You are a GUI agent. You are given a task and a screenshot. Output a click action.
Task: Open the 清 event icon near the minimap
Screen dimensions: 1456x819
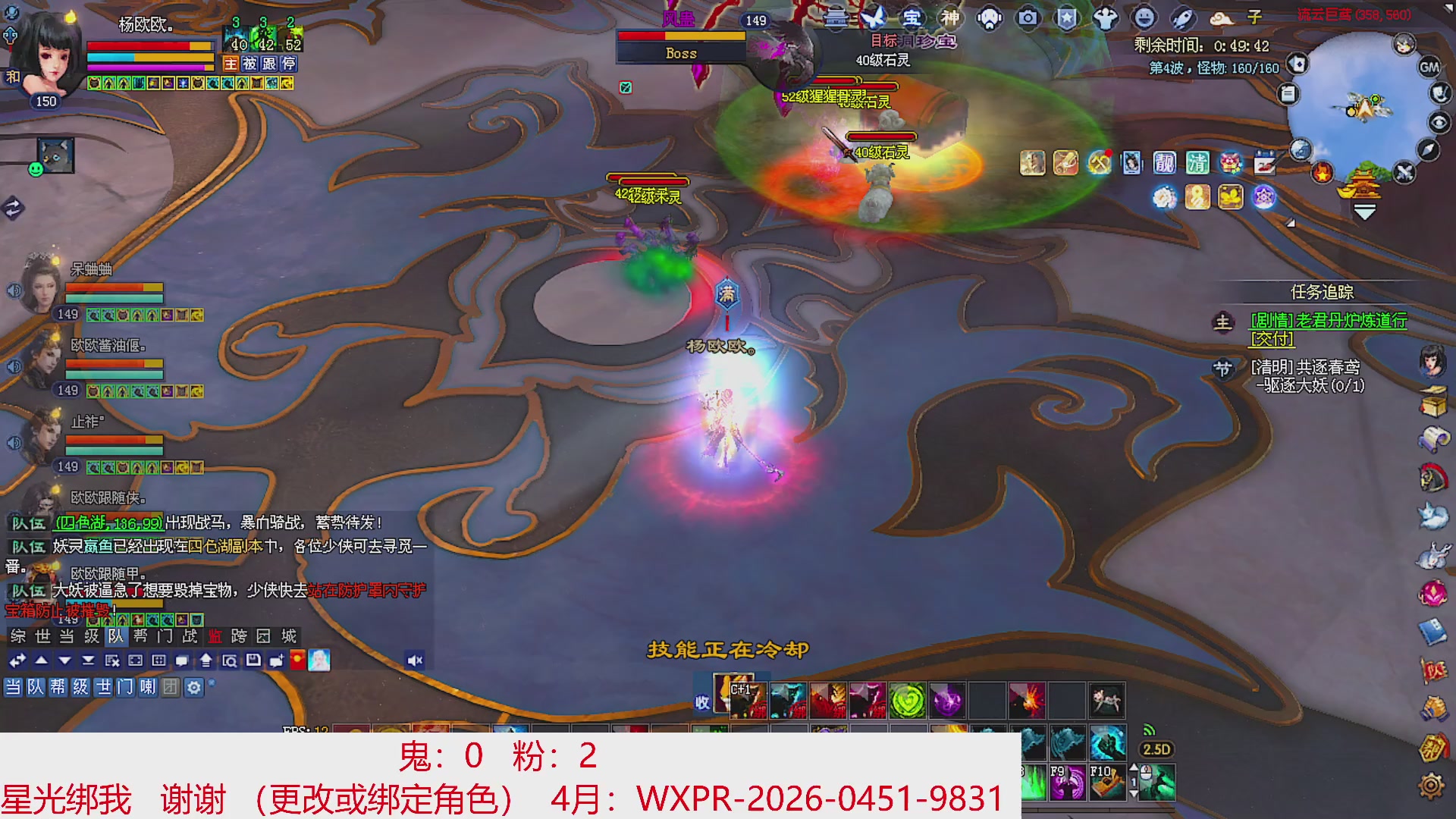pyautogui.click(x=1197, y=163)
